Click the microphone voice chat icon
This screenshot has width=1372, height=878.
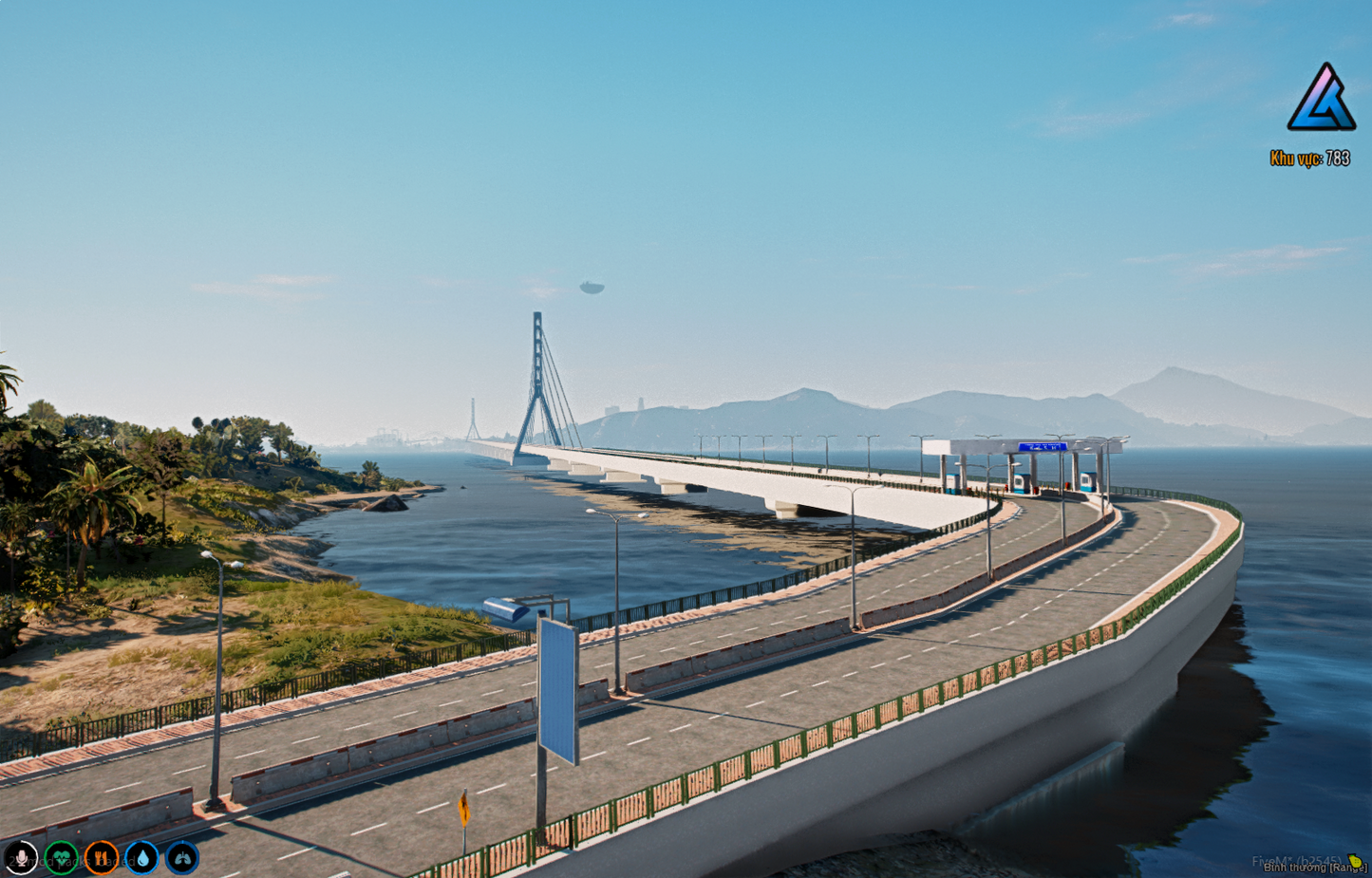[x=21, y=860]
